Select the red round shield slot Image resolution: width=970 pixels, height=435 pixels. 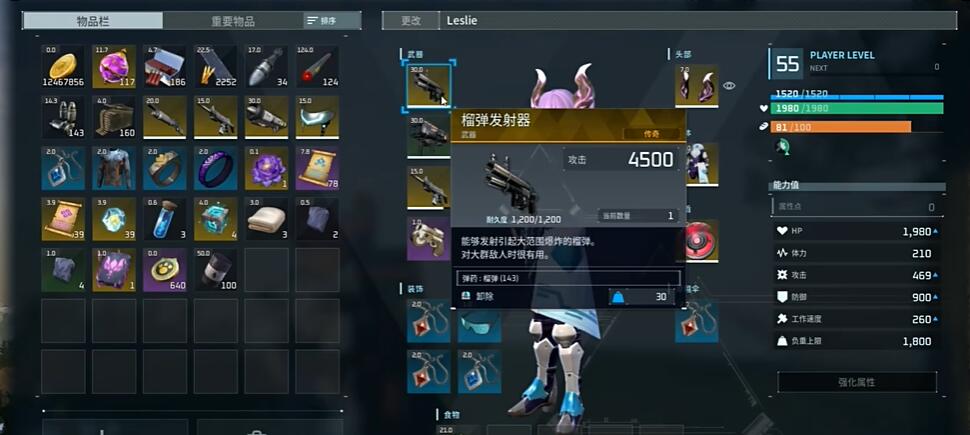coord(702,240)
